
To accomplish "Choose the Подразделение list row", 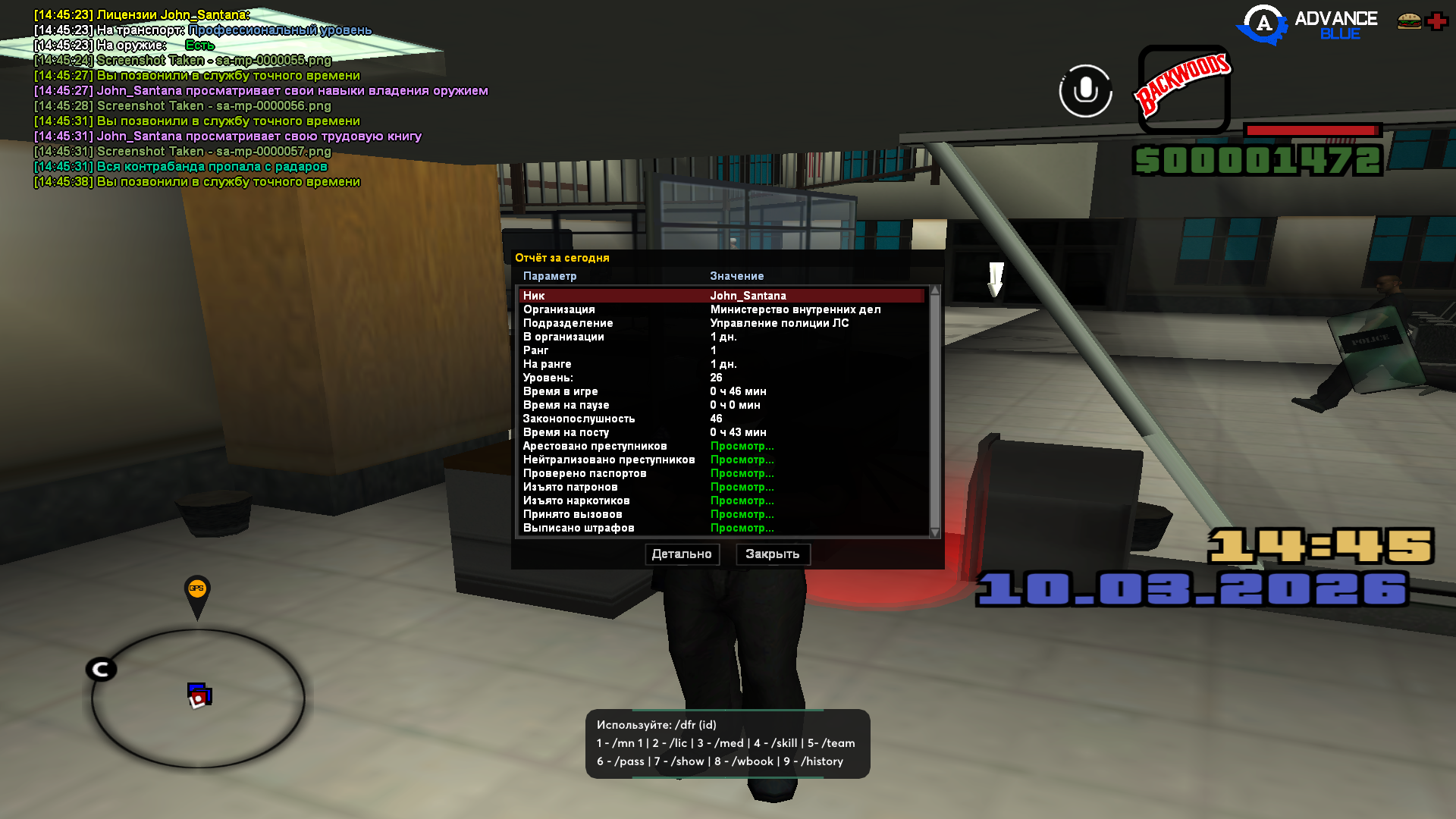I will coord(720,323).
